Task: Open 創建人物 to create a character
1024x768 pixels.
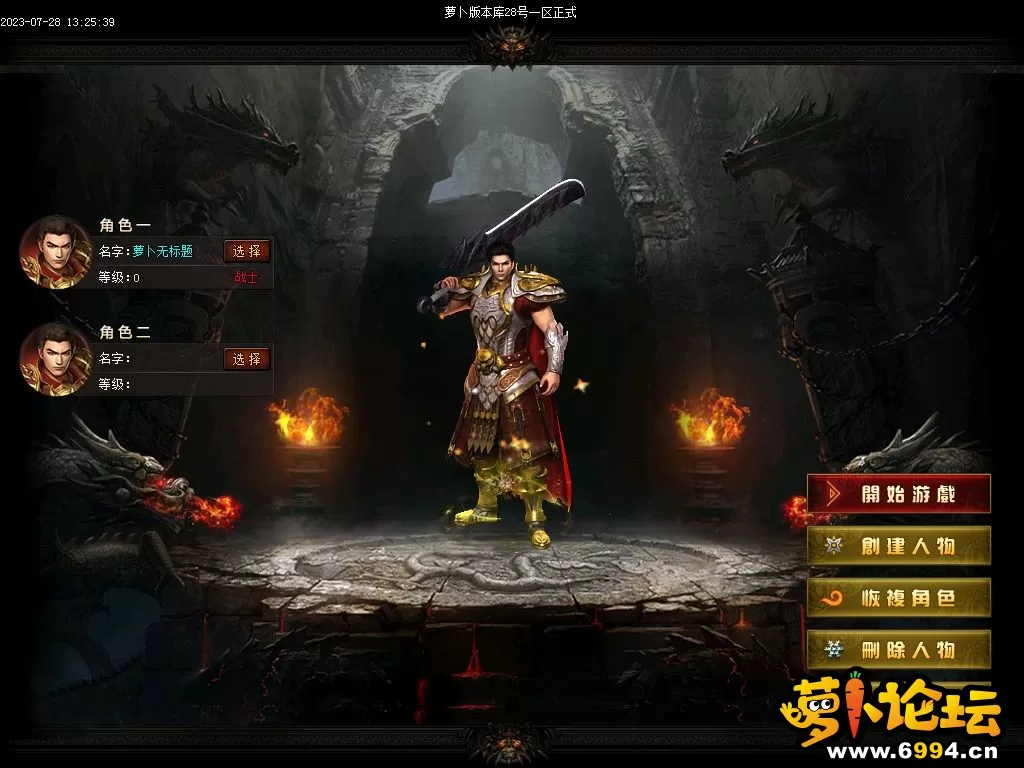Action: tap(898, 546)
